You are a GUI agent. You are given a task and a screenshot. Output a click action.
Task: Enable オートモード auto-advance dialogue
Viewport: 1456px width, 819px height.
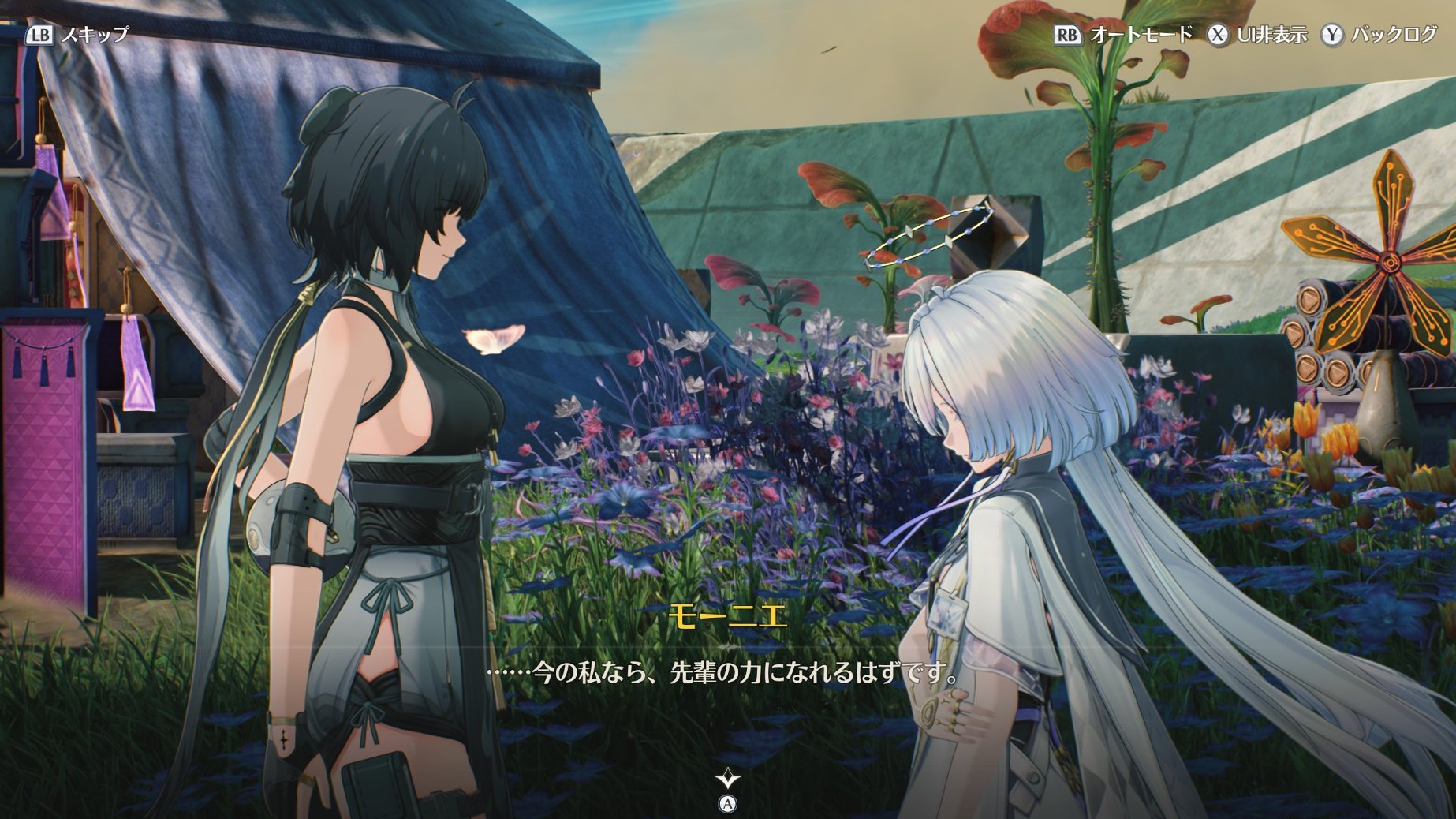click(x=1140, y=35)
